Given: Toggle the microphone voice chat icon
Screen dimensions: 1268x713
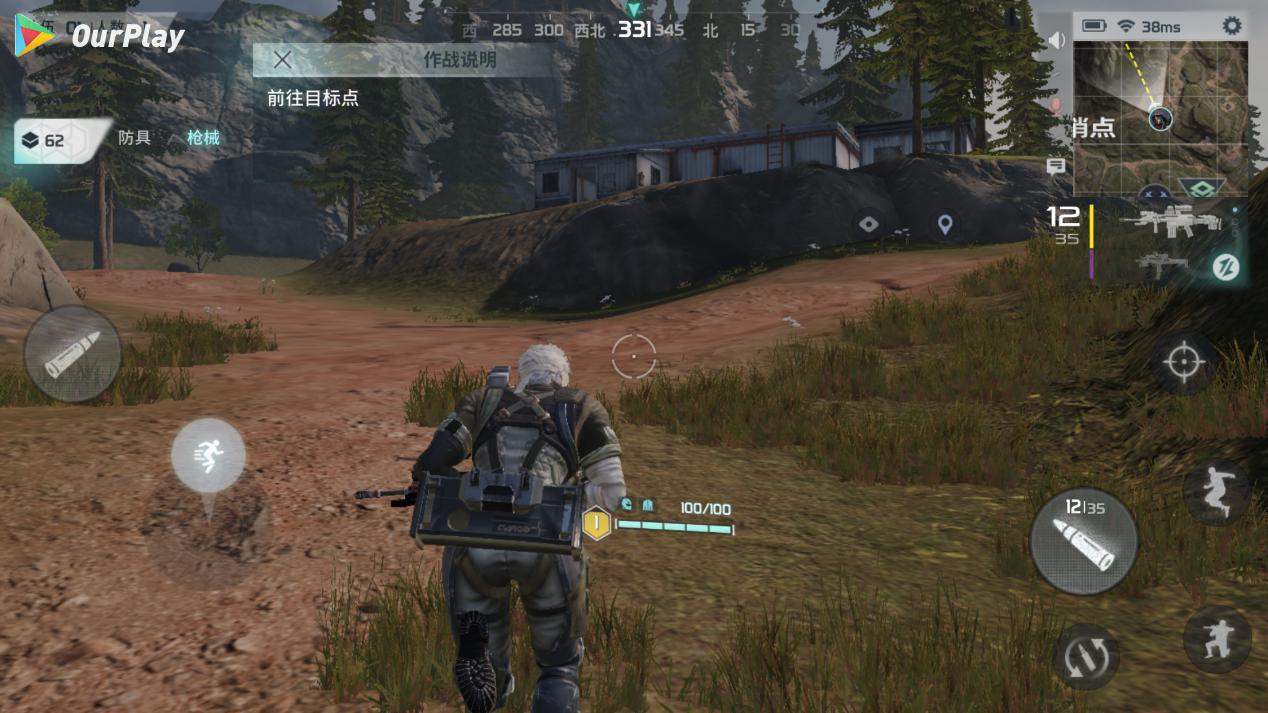Looking at the screenshot, I should (1056, 105).
